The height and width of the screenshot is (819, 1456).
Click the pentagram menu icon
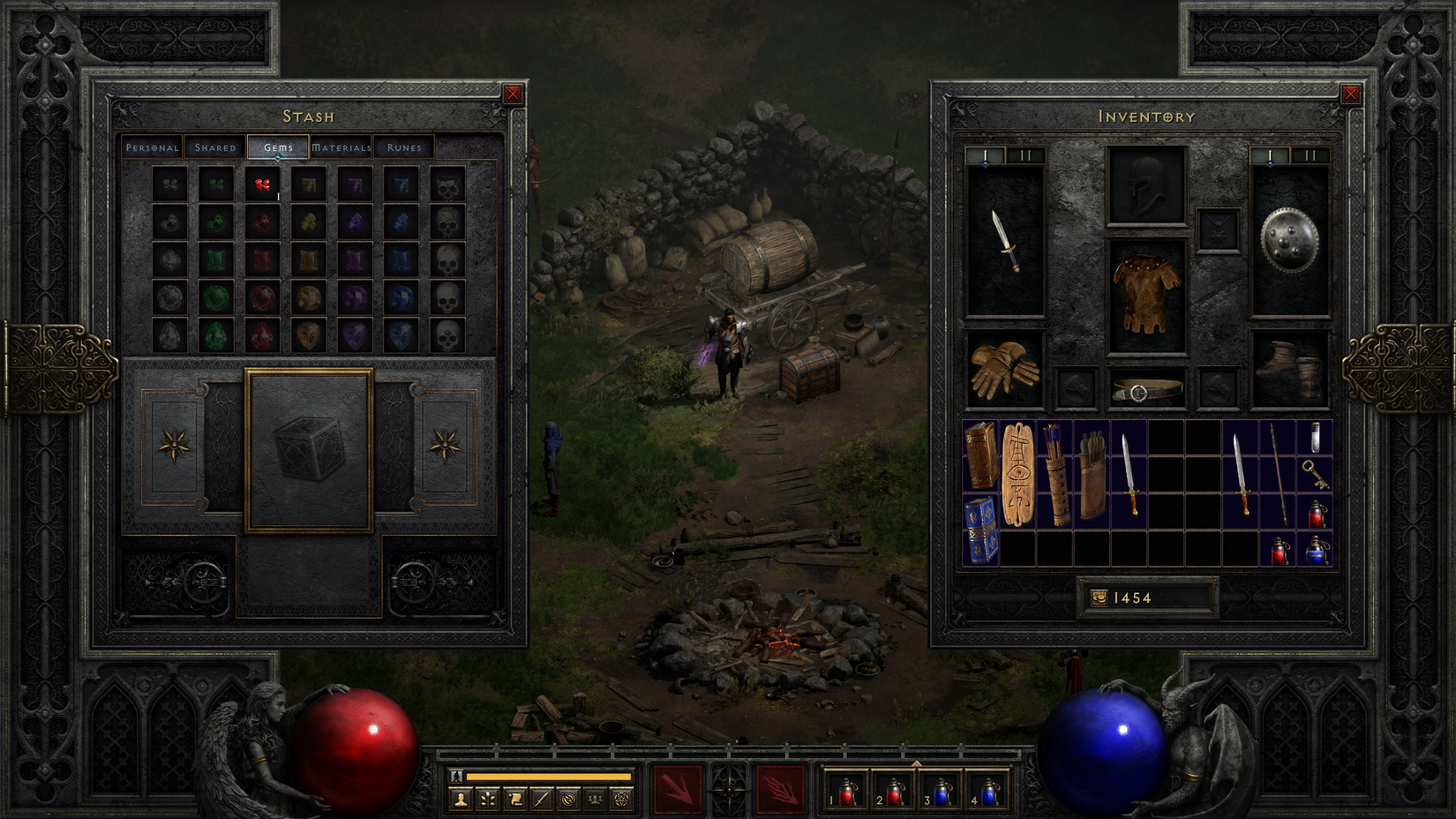pos(622,799)
